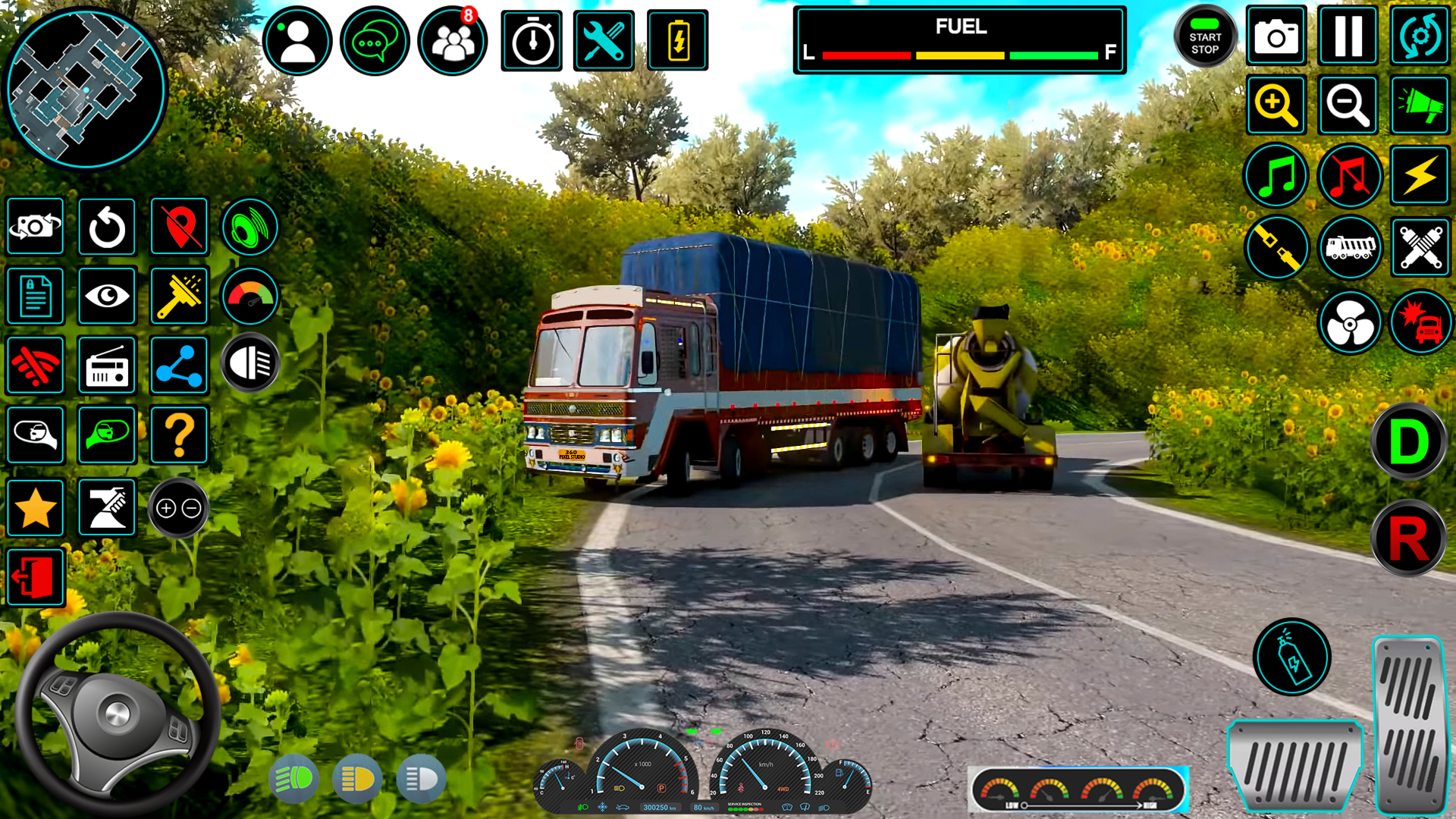
Task: Open the chat messages icon
Action: click(x=375, y=41)
